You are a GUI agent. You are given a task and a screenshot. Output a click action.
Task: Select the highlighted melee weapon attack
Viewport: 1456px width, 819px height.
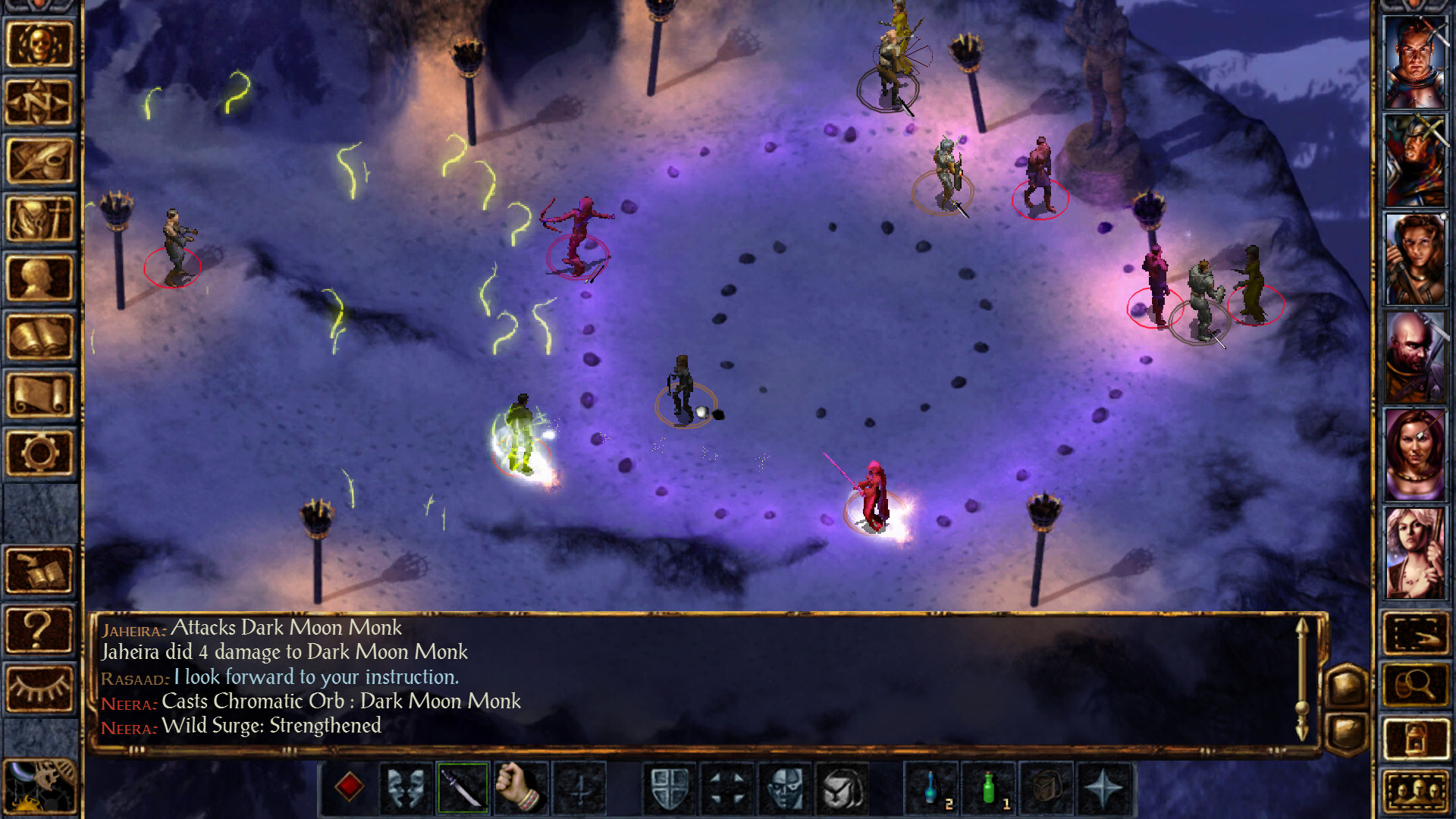click(x=463, y=789)
